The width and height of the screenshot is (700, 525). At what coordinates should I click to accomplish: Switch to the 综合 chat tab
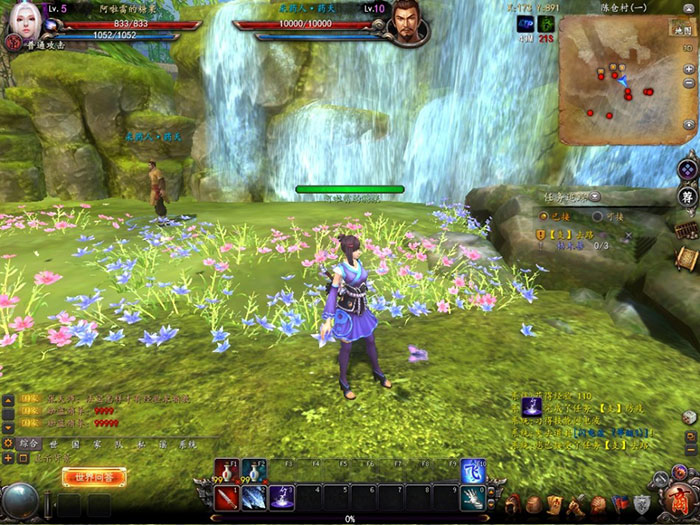29,443
